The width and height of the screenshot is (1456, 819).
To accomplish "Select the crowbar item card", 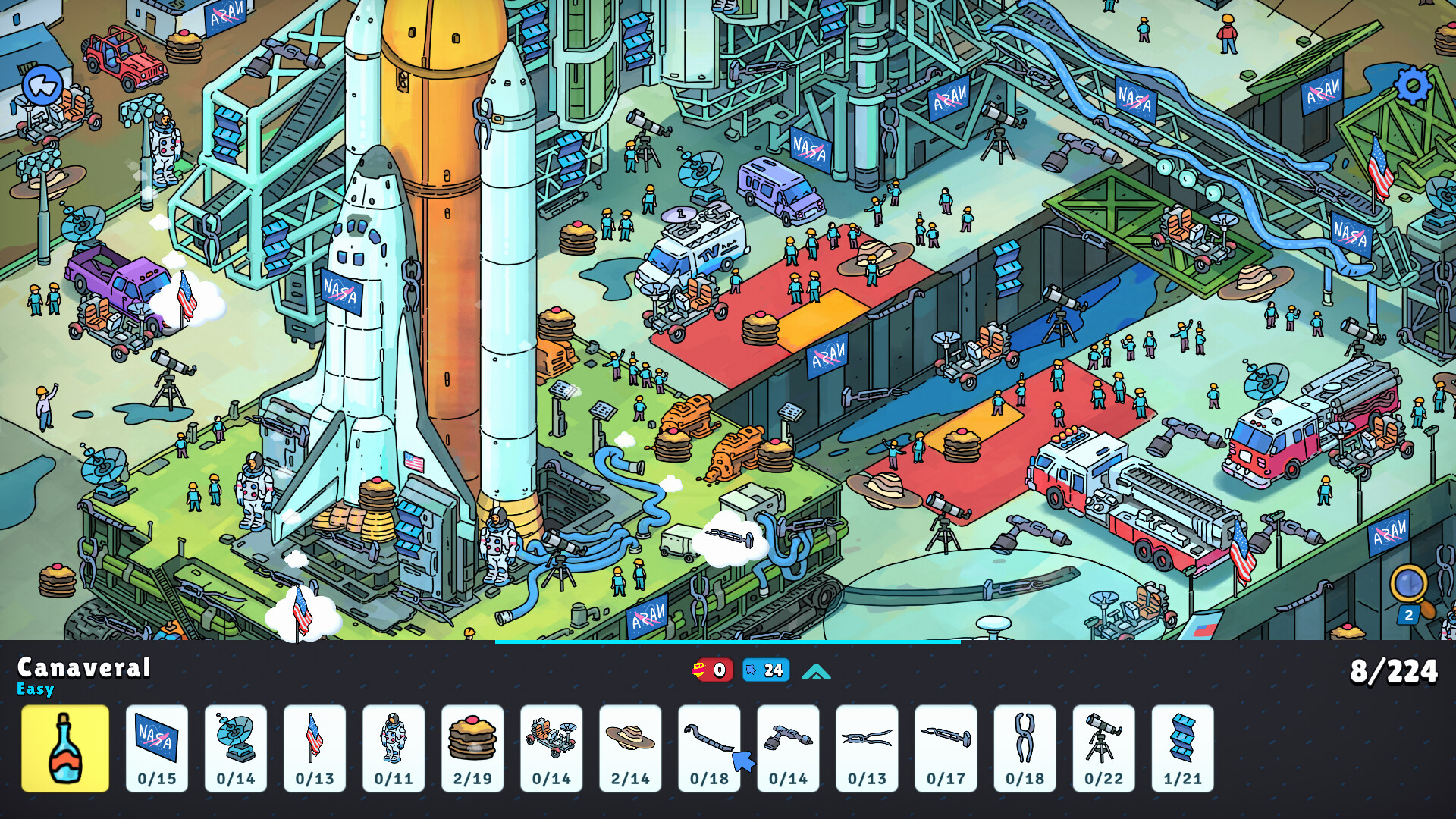I will (x=708, y=748).
